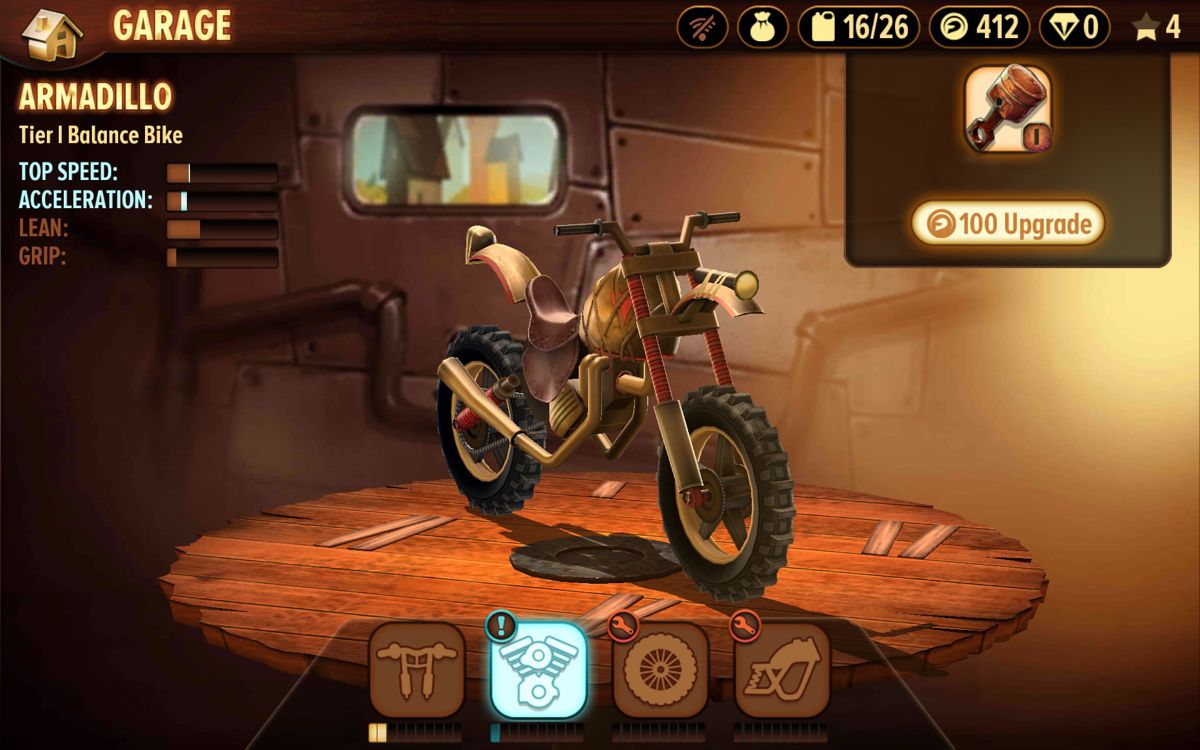
Task: Switch to the handlebar suspension part tab
Action: (417, 669)
